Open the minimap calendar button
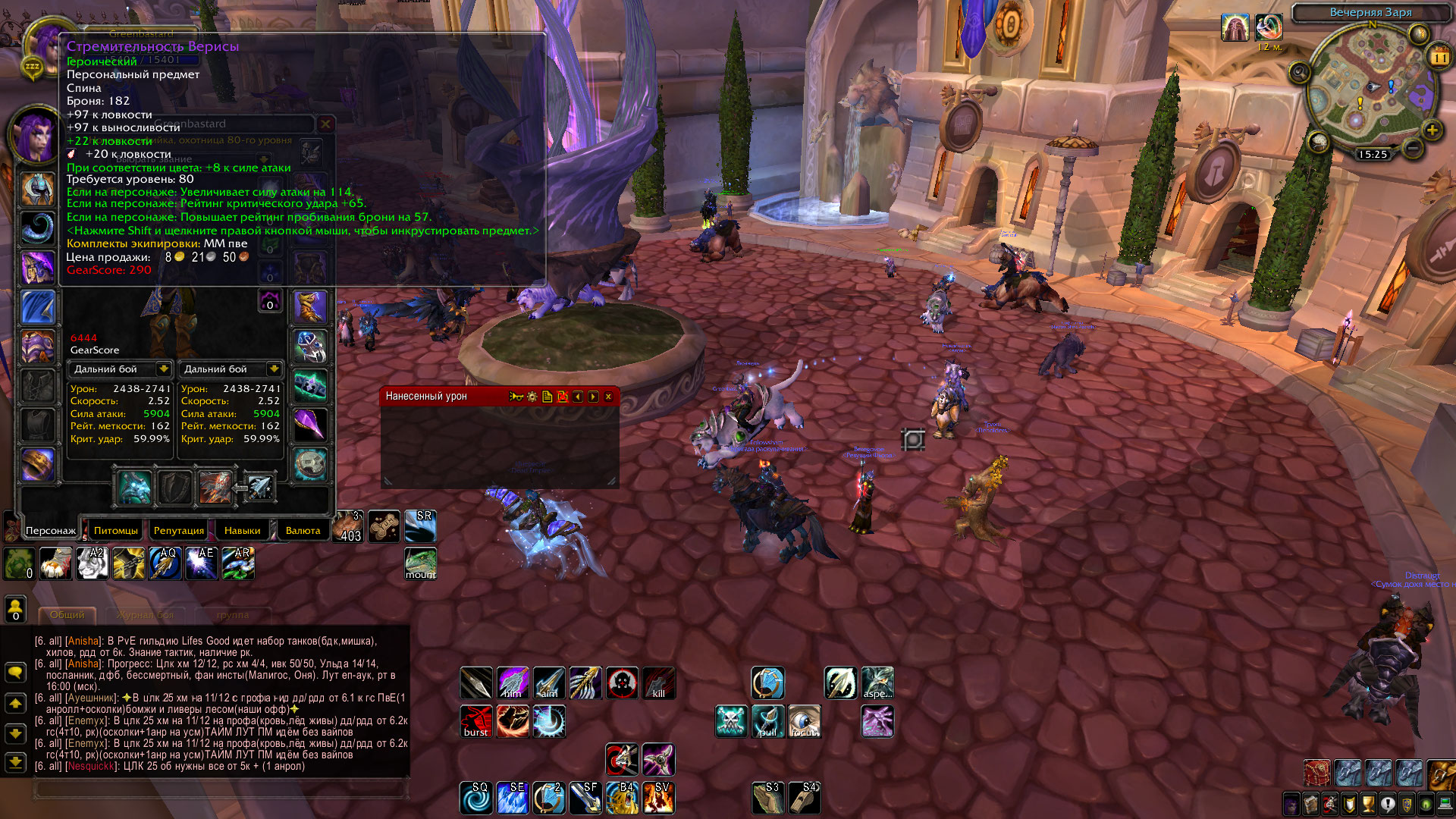Image resolution: width=1456 pixels, height=819 pixels. coord(1439,56)
